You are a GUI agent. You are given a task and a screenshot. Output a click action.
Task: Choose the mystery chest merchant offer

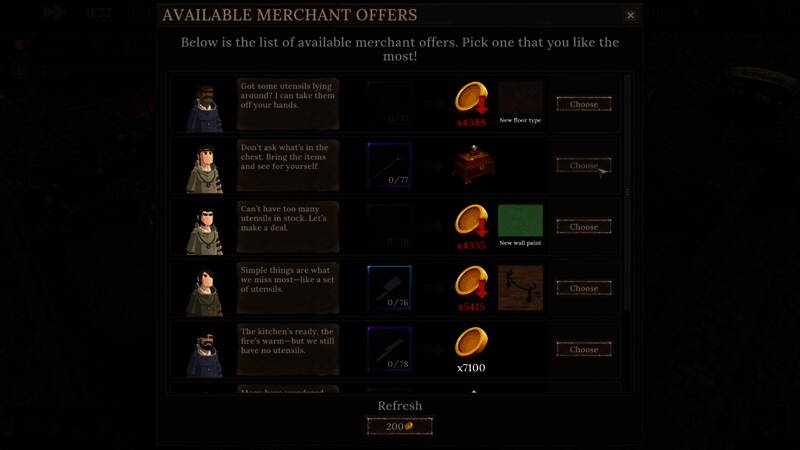[584, 165]
